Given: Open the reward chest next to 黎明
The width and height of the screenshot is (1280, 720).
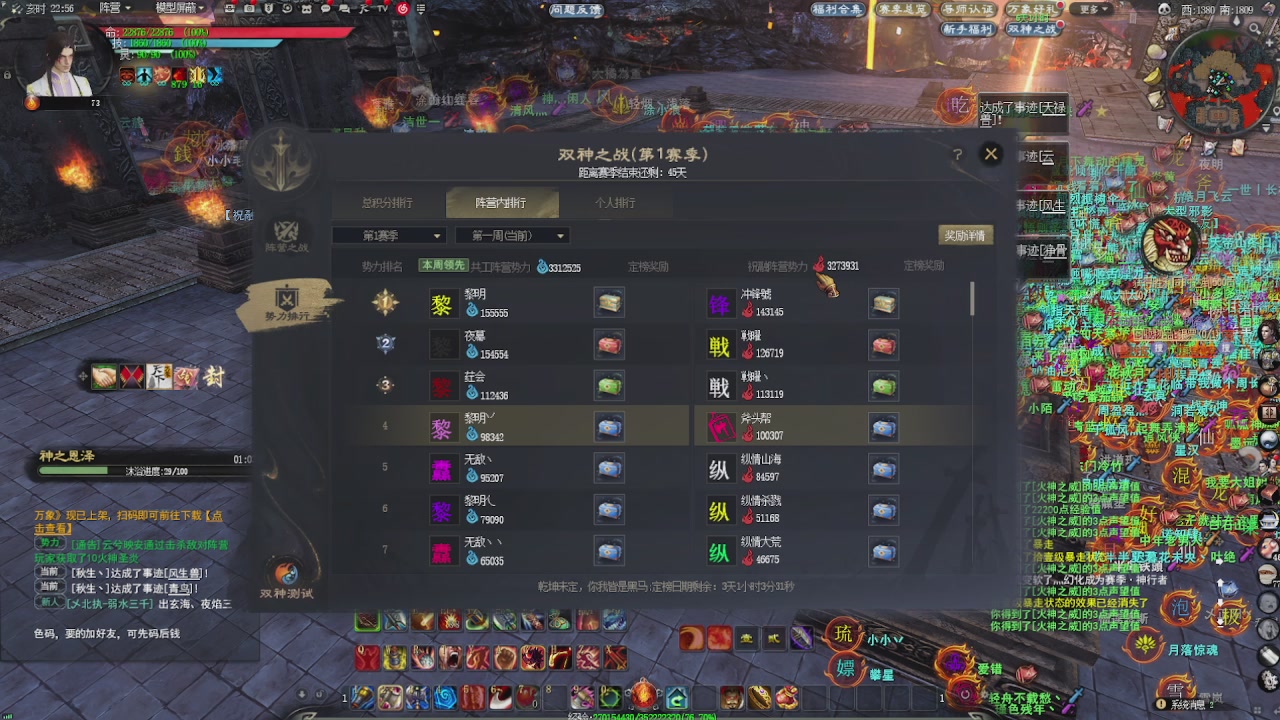Looking at the screenshot, I should click(609, 303).
